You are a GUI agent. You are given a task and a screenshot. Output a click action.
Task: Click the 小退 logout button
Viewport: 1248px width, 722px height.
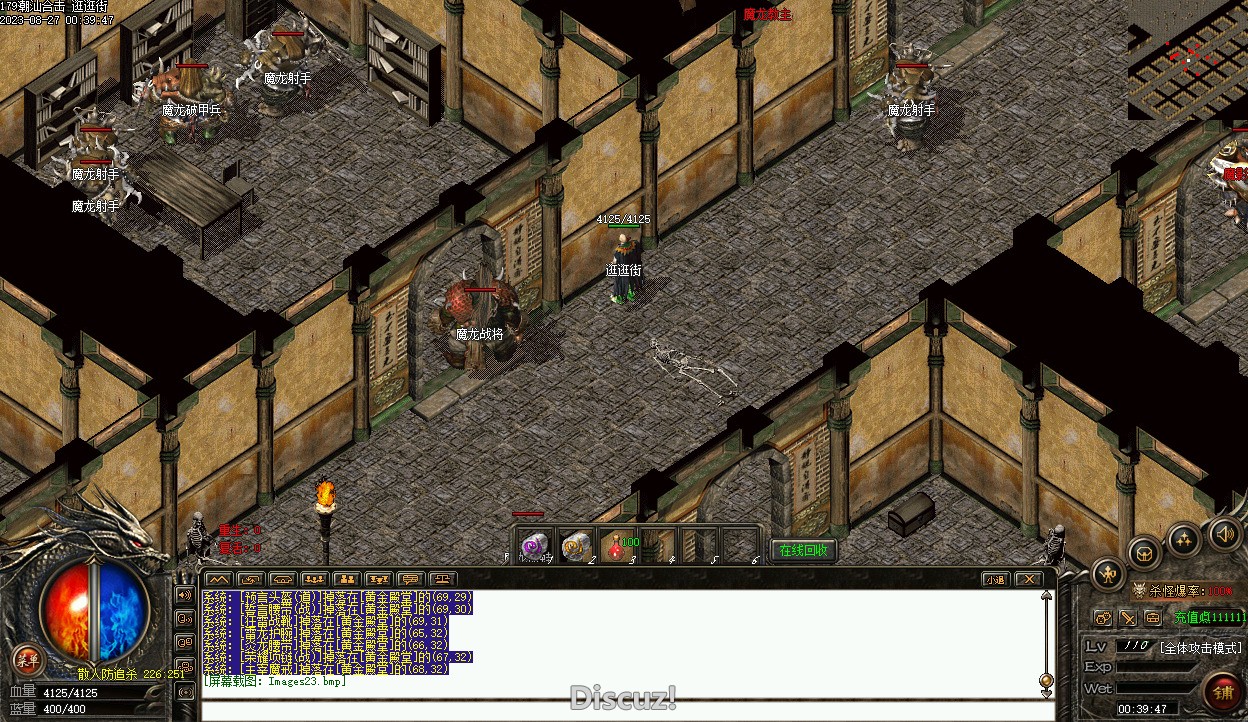[995, 579]
